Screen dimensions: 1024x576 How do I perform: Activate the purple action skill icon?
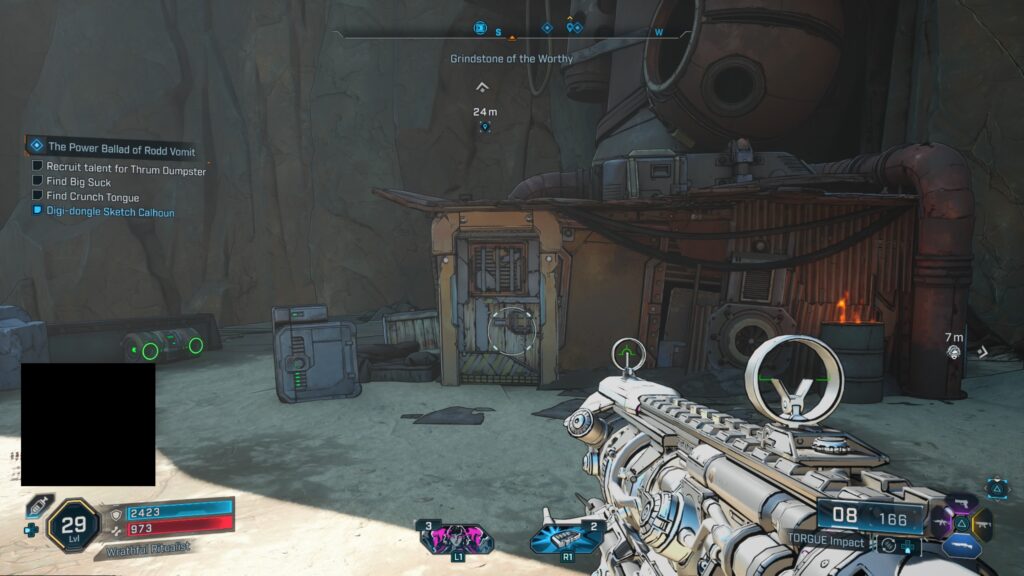click(456, 538)
